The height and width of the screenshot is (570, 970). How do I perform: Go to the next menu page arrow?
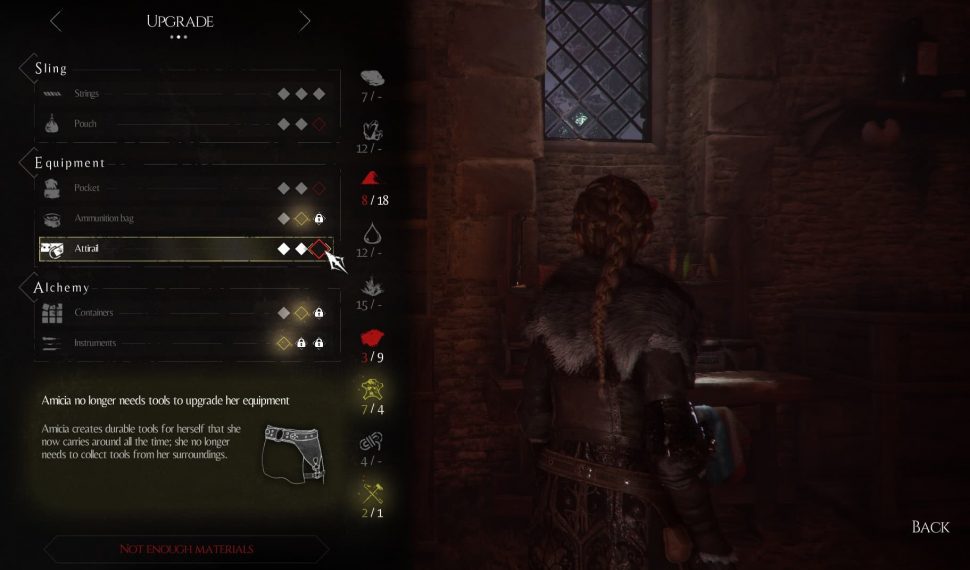pos(304,21)
